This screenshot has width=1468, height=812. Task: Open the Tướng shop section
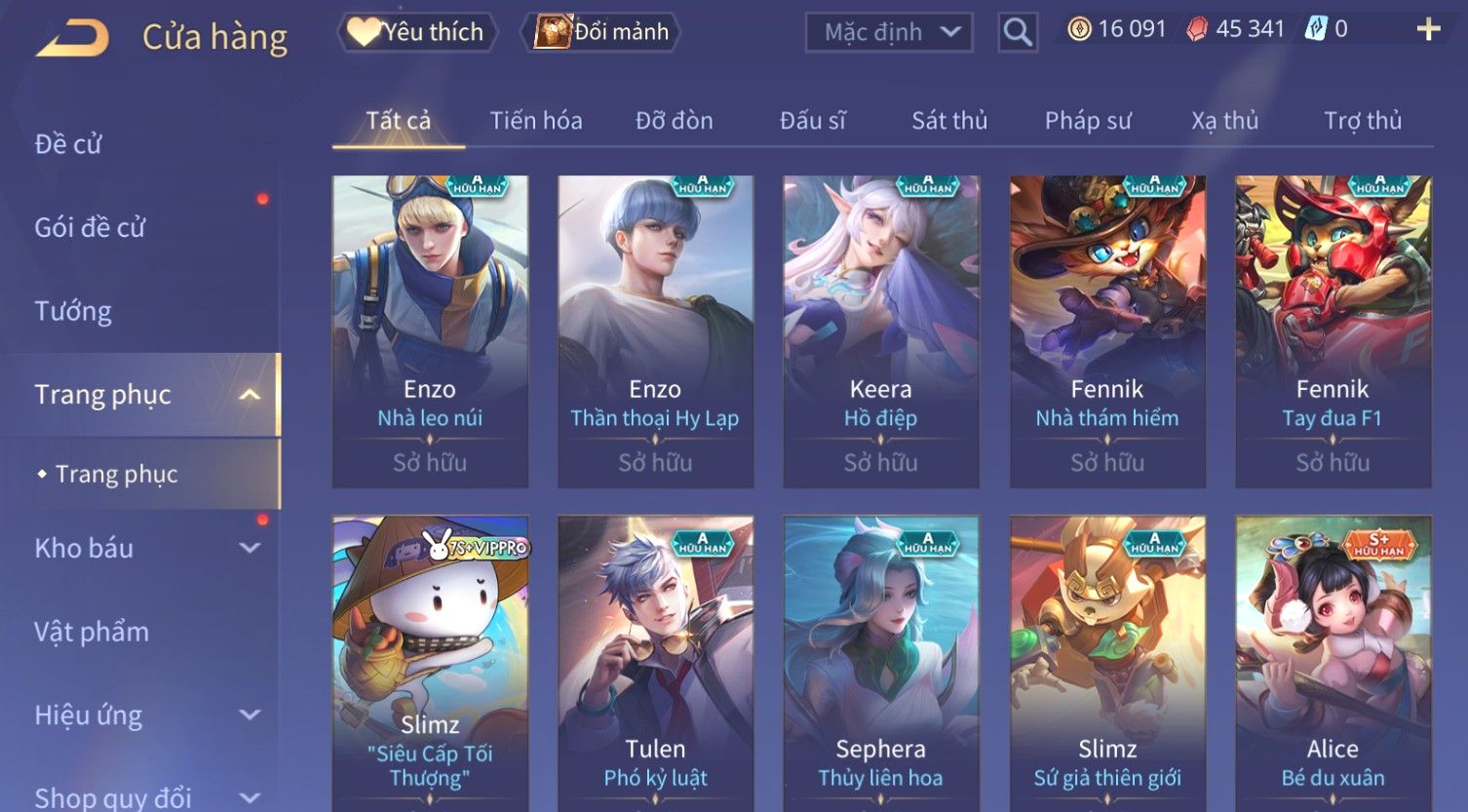click(73, 311)
